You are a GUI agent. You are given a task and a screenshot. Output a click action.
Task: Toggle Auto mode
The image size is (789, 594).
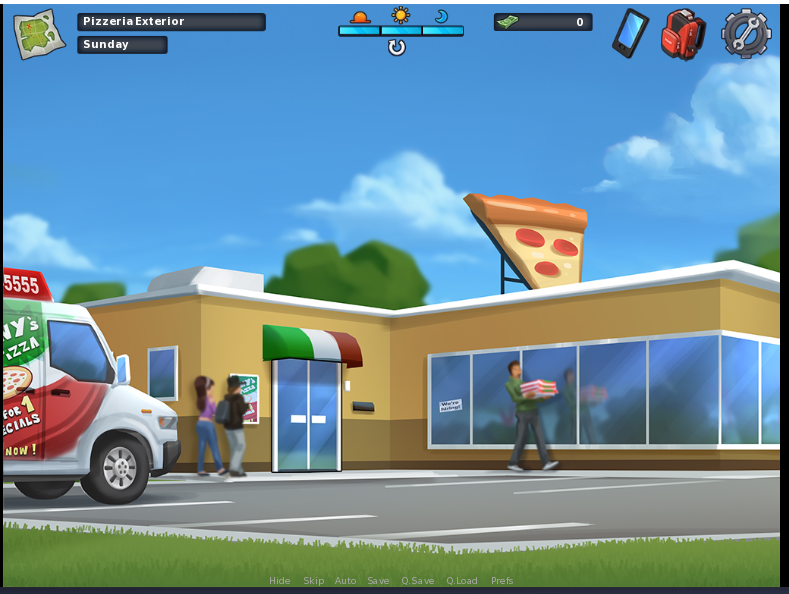tap(345, 581)
